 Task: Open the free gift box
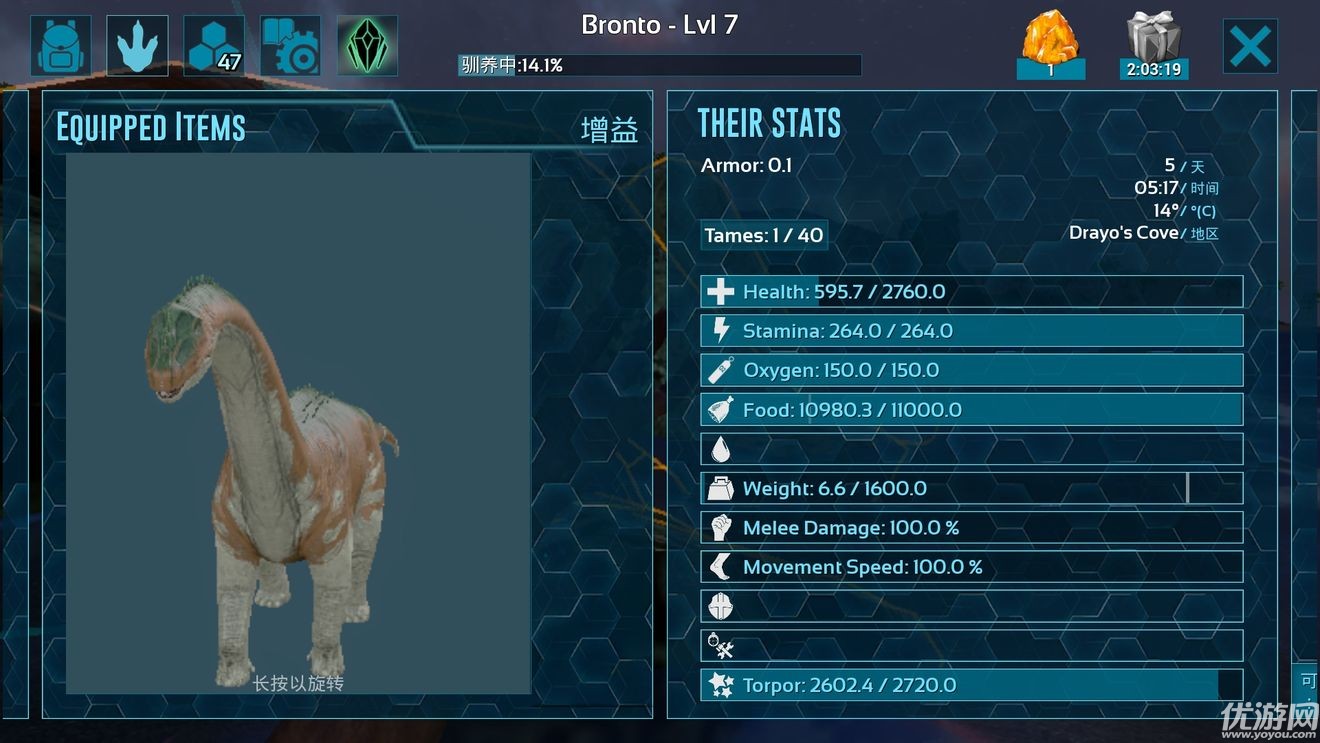pyautogui.click(x=1153, y=45)
